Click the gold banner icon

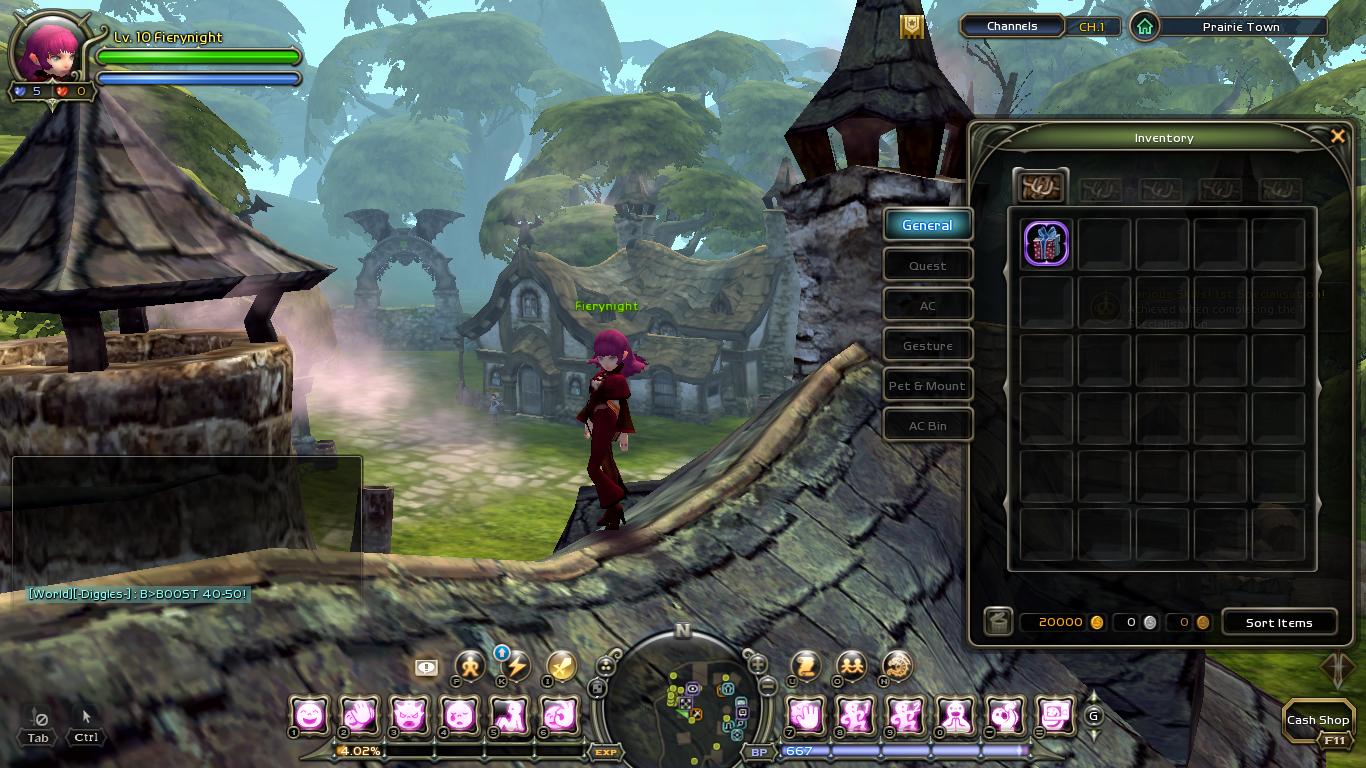[x=911, y=27]
